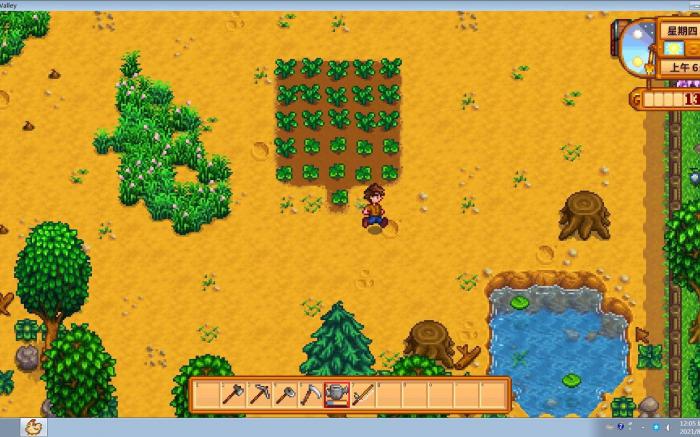Click the Stardew Valley chicken taskbar icon
The image size is (700, 437).
point(34,426)
